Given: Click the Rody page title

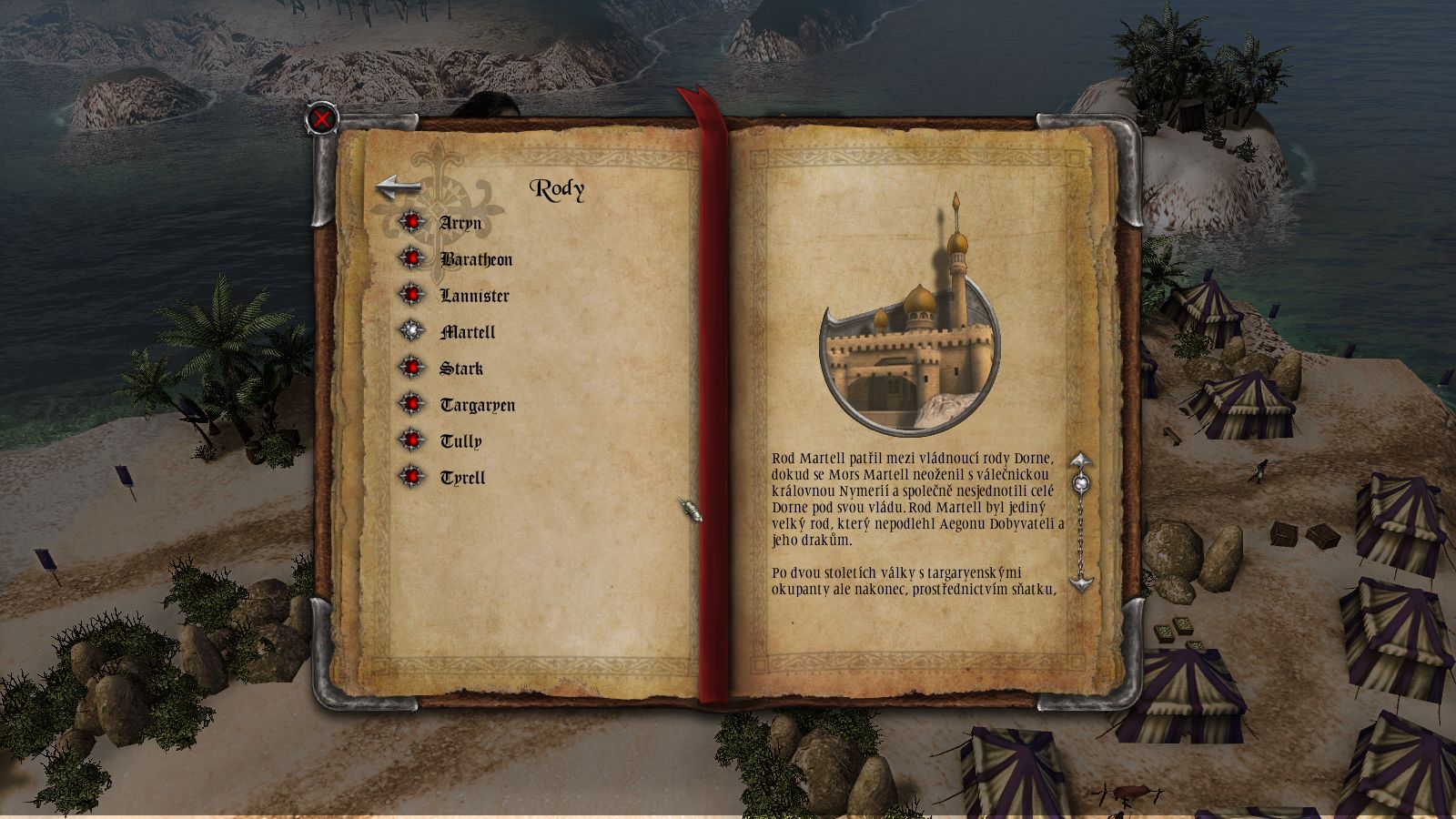Looking at the screenshot, I should click(557, 190).
